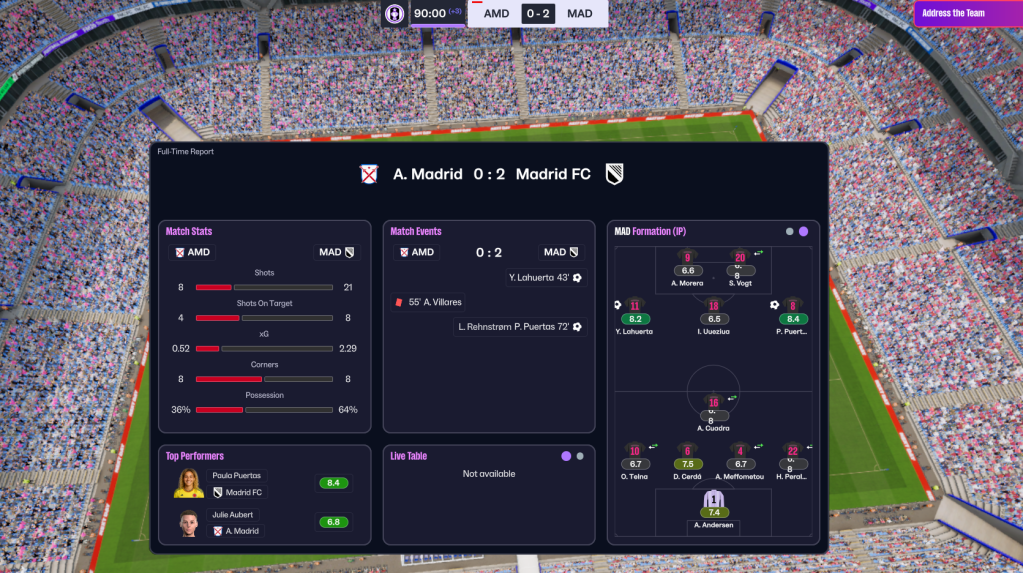Open the Match Events panel title
This screenshot has width=1023, height=573.
coord(415,232)
